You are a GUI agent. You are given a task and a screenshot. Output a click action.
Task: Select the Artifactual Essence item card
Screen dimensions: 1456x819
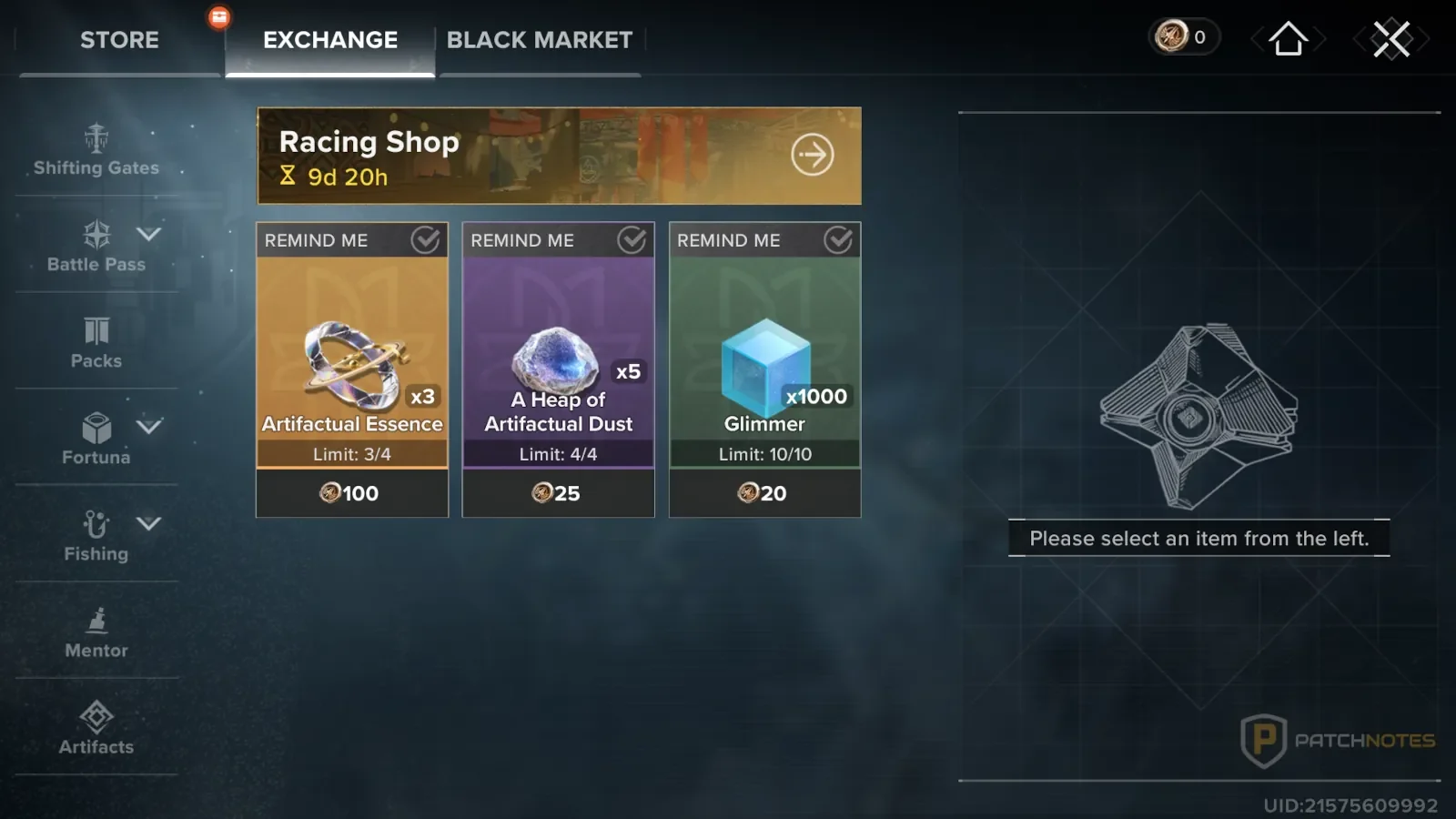[352, 364]
